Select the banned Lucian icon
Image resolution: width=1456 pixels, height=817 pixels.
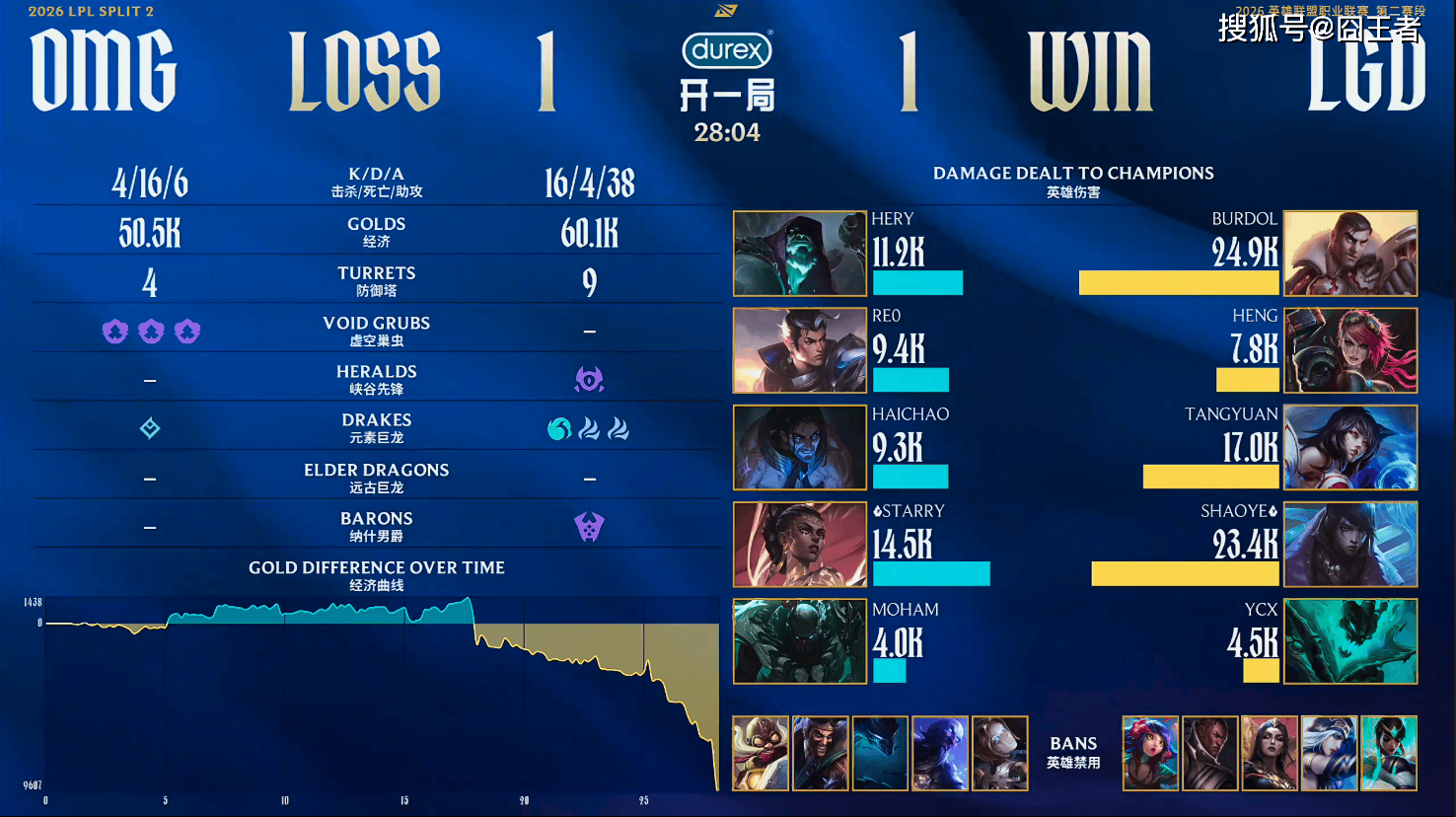(x=1209, y=753)
